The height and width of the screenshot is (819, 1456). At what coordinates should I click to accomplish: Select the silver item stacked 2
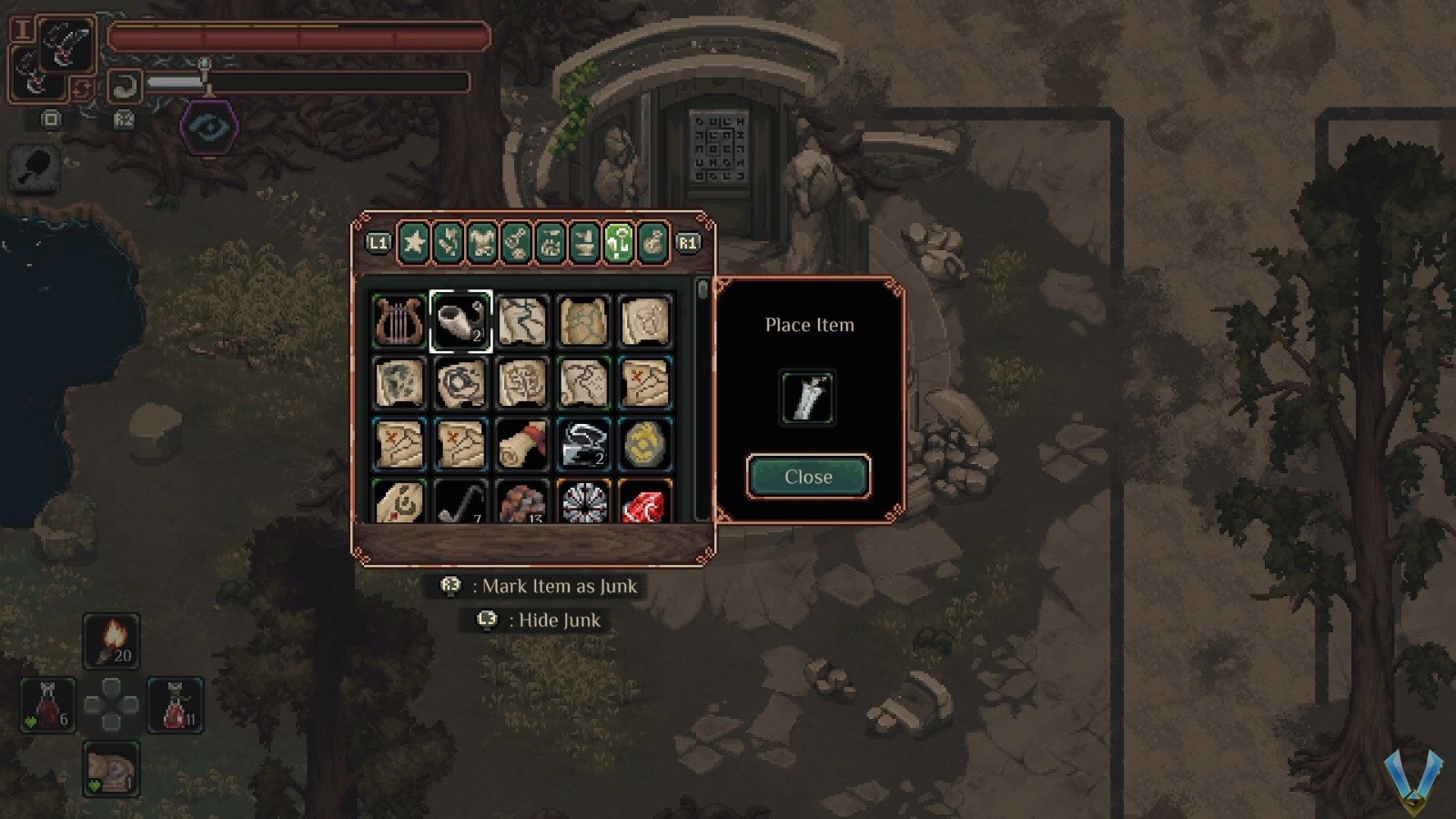coord(583,444)
